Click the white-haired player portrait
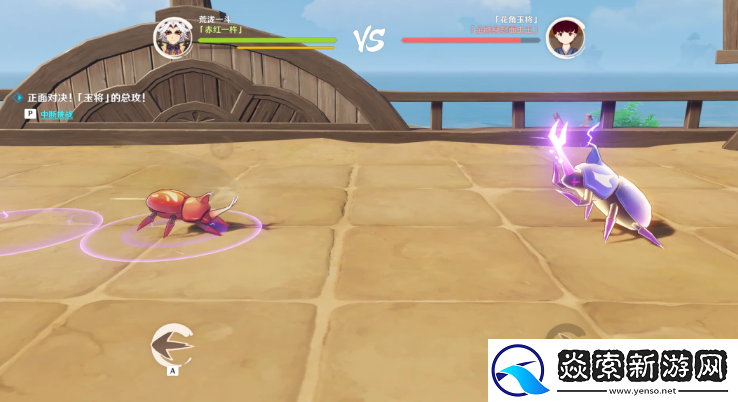This screenshot has height=402, width=738. click(172, 37)
